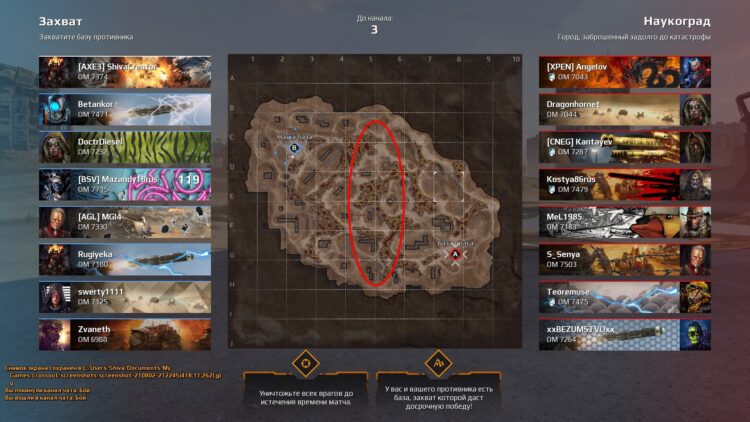Click the blue base B map marker
Image resolution: width=750 pixels, height=422 pixels.
pyautogui.click(x=294, y=147)
